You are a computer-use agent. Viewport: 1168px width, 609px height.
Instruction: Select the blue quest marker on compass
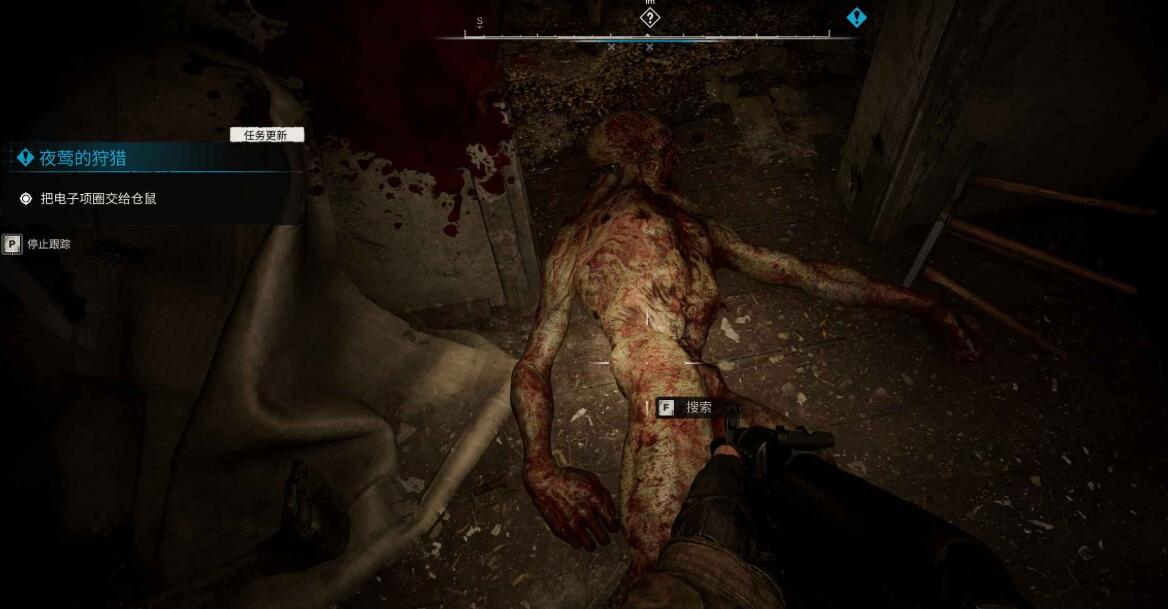(856, 17)
